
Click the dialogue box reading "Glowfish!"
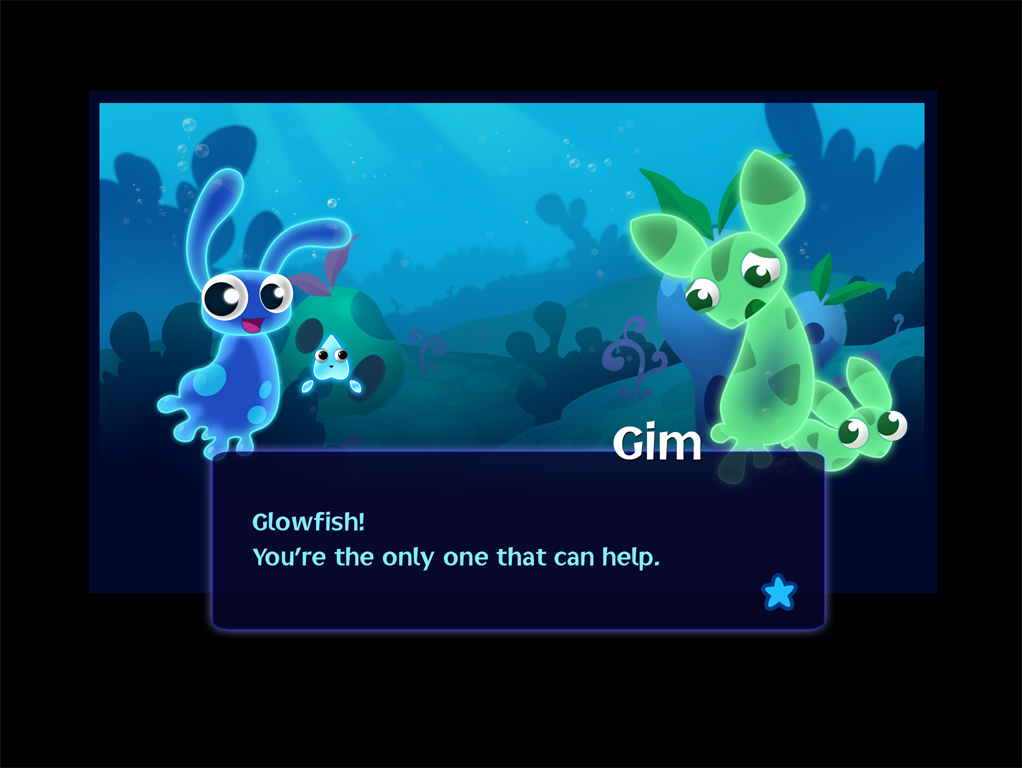[517, 541]
